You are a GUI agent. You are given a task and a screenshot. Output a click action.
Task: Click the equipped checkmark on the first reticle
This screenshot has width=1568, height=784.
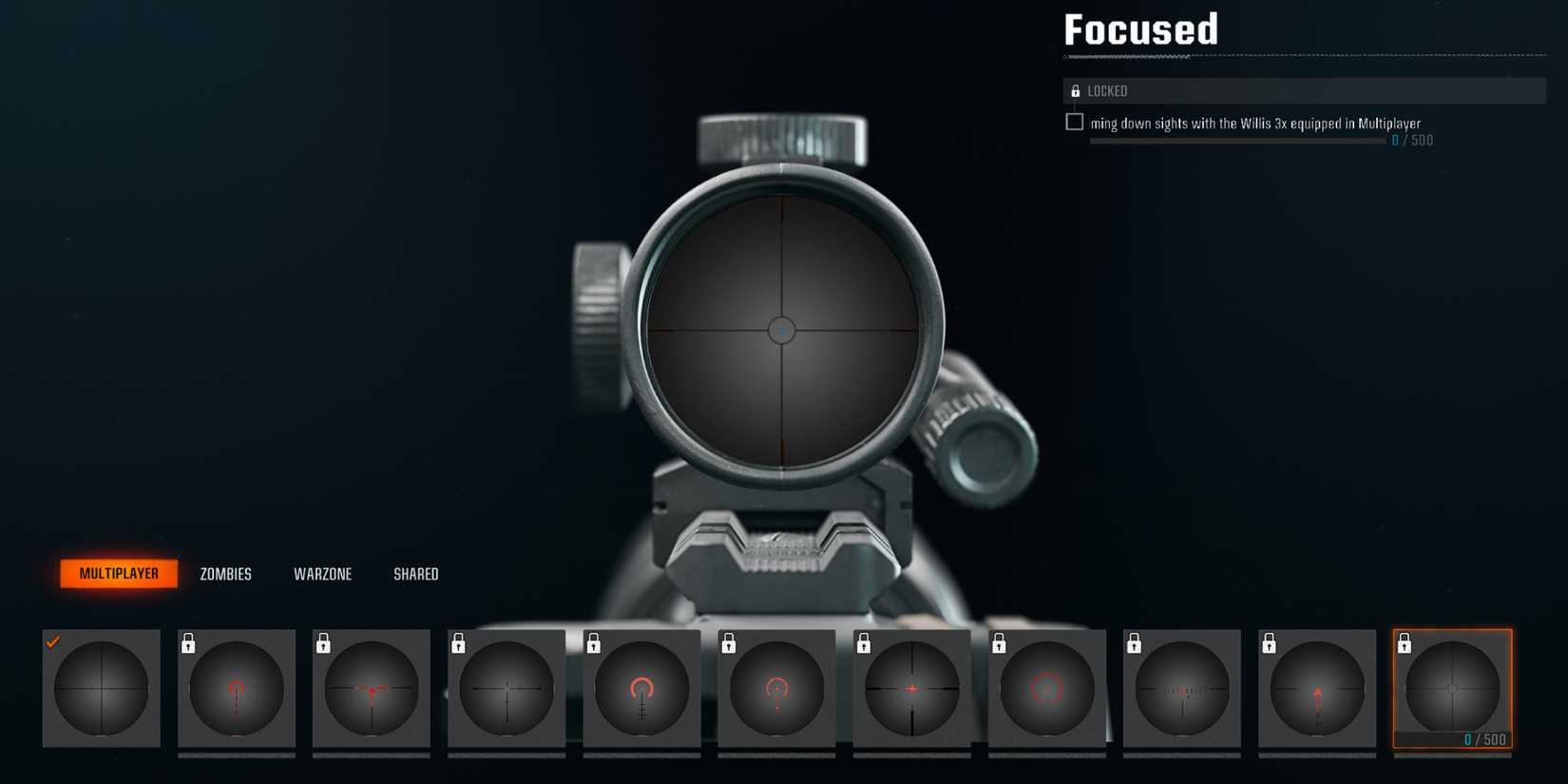coord(54,641)
